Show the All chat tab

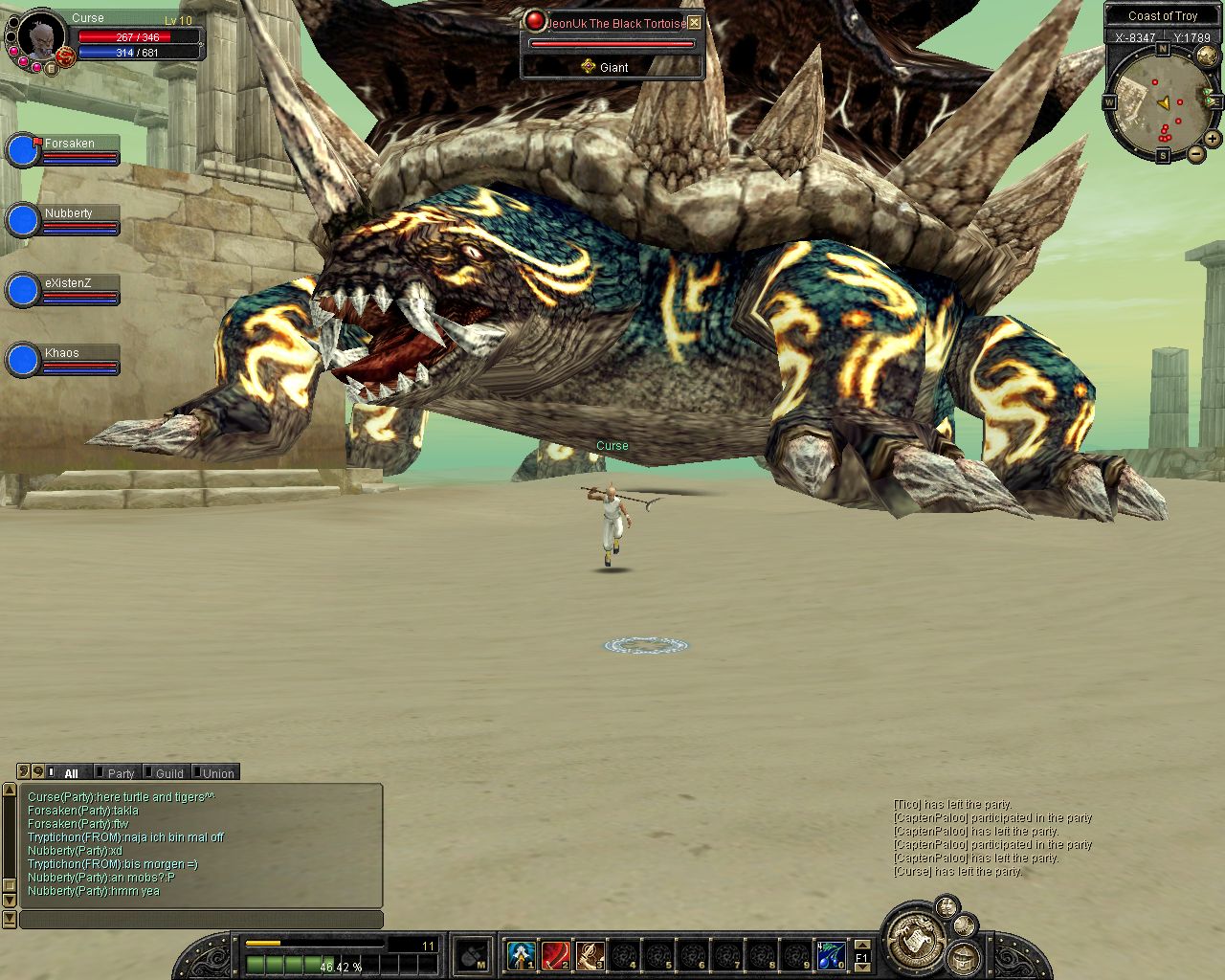coord(71,773)
